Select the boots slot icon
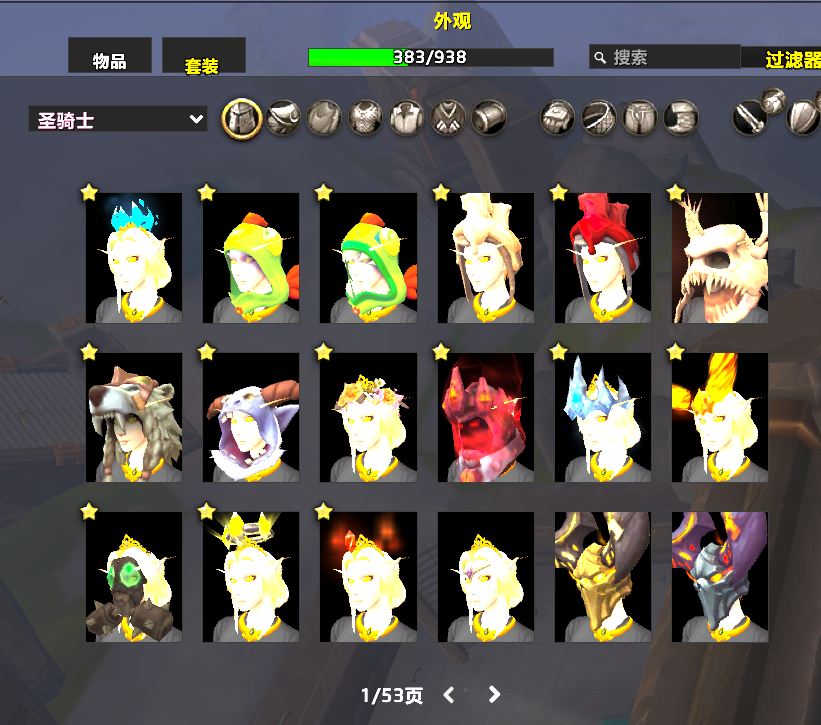Viewport: 821px width, 725px height. pos(680,119)
